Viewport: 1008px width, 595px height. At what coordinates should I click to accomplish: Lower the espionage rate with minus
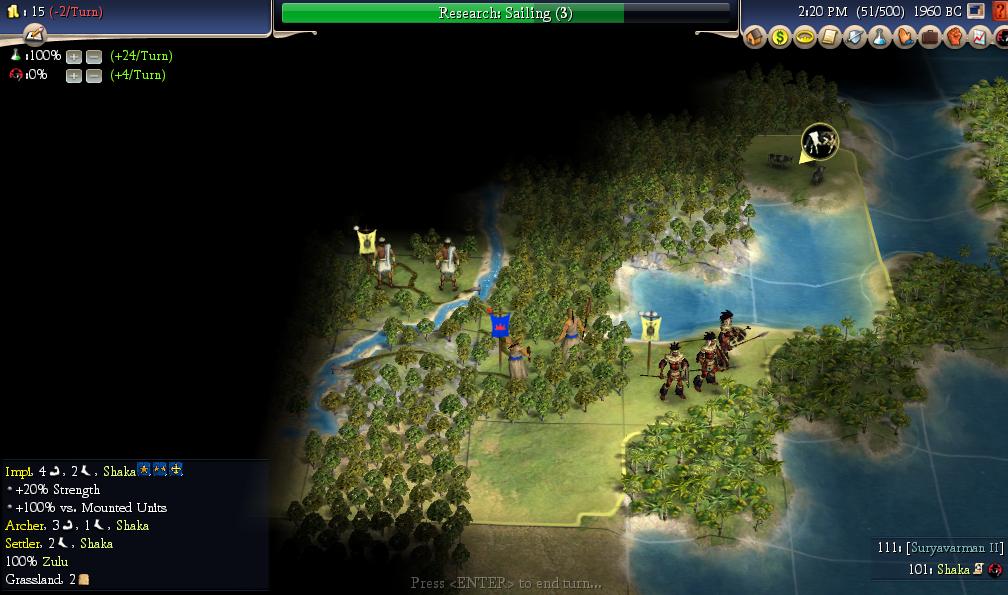[x=93, y=75]
